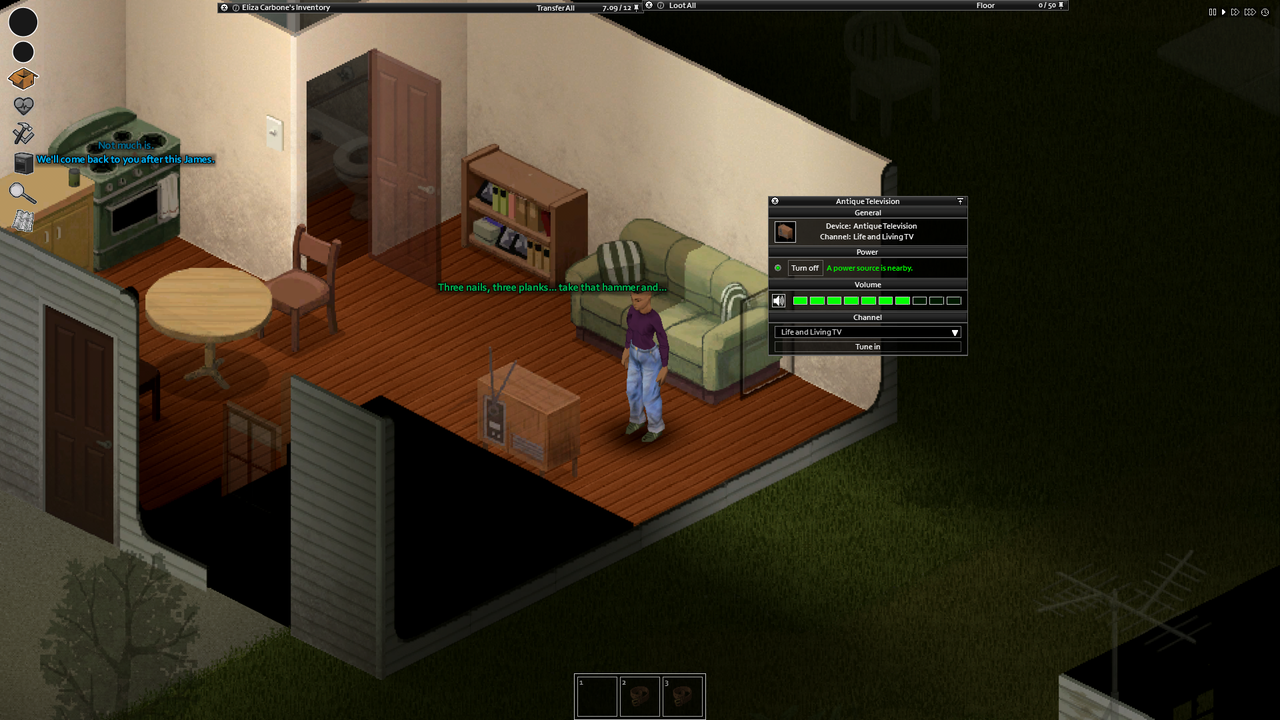Mute the television via the speaker icon
Screen dimensions: 1280x720
coord(778,300)
